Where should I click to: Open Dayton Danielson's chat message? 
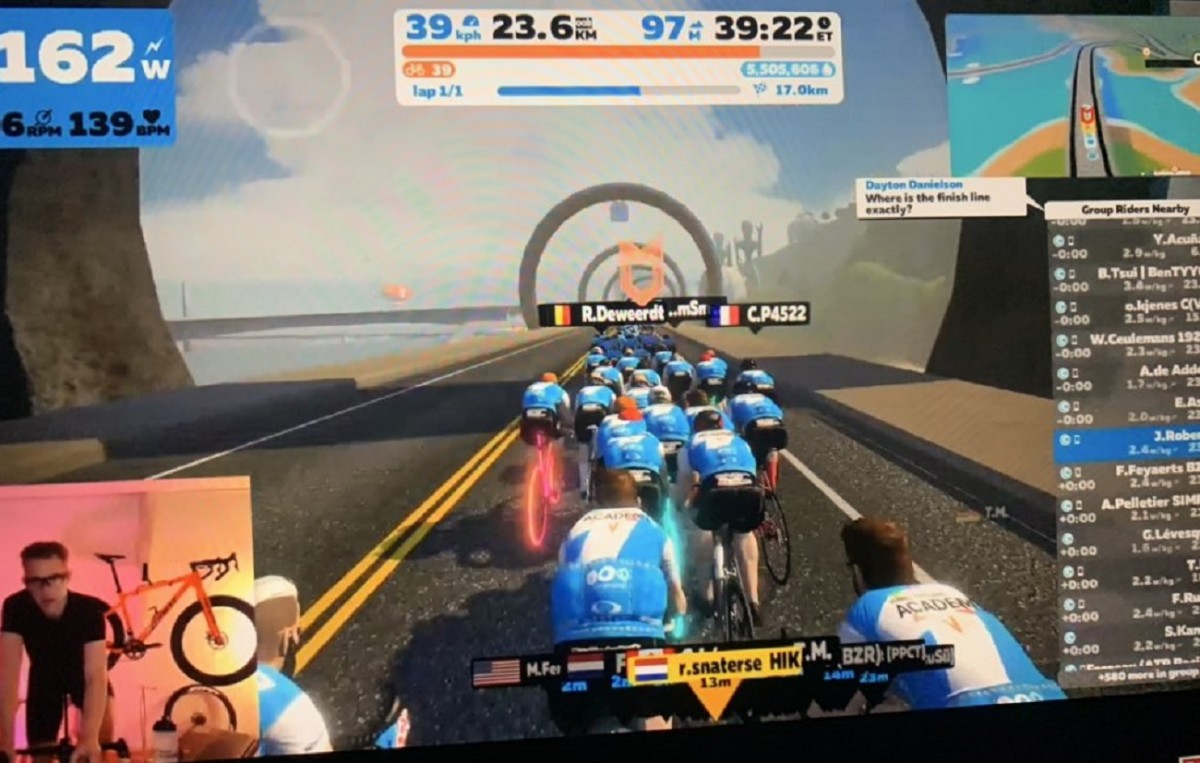click(938, 197)
